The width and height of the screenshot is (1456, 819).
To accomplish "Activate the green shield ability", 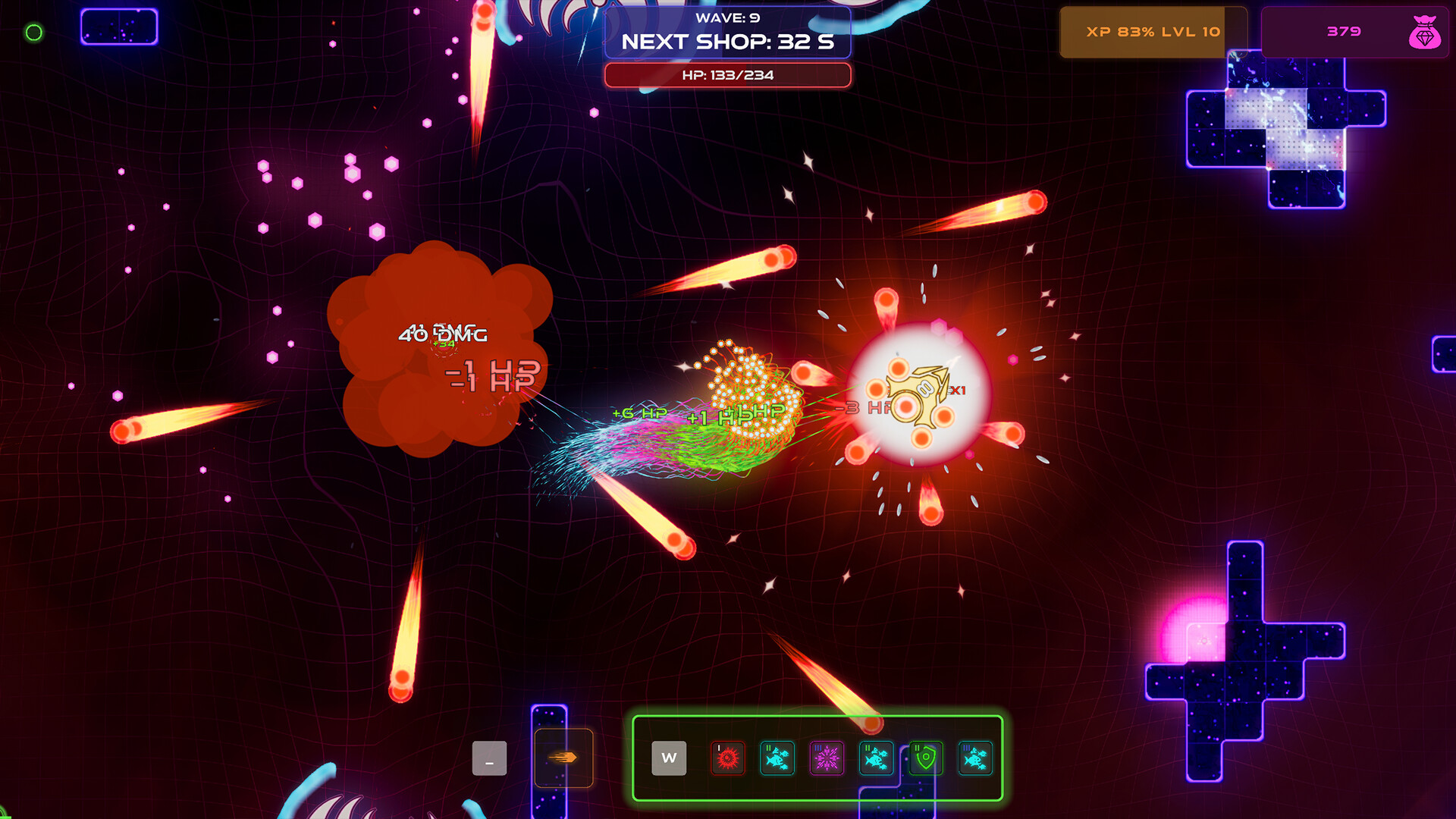I will [x=927, y=758].
